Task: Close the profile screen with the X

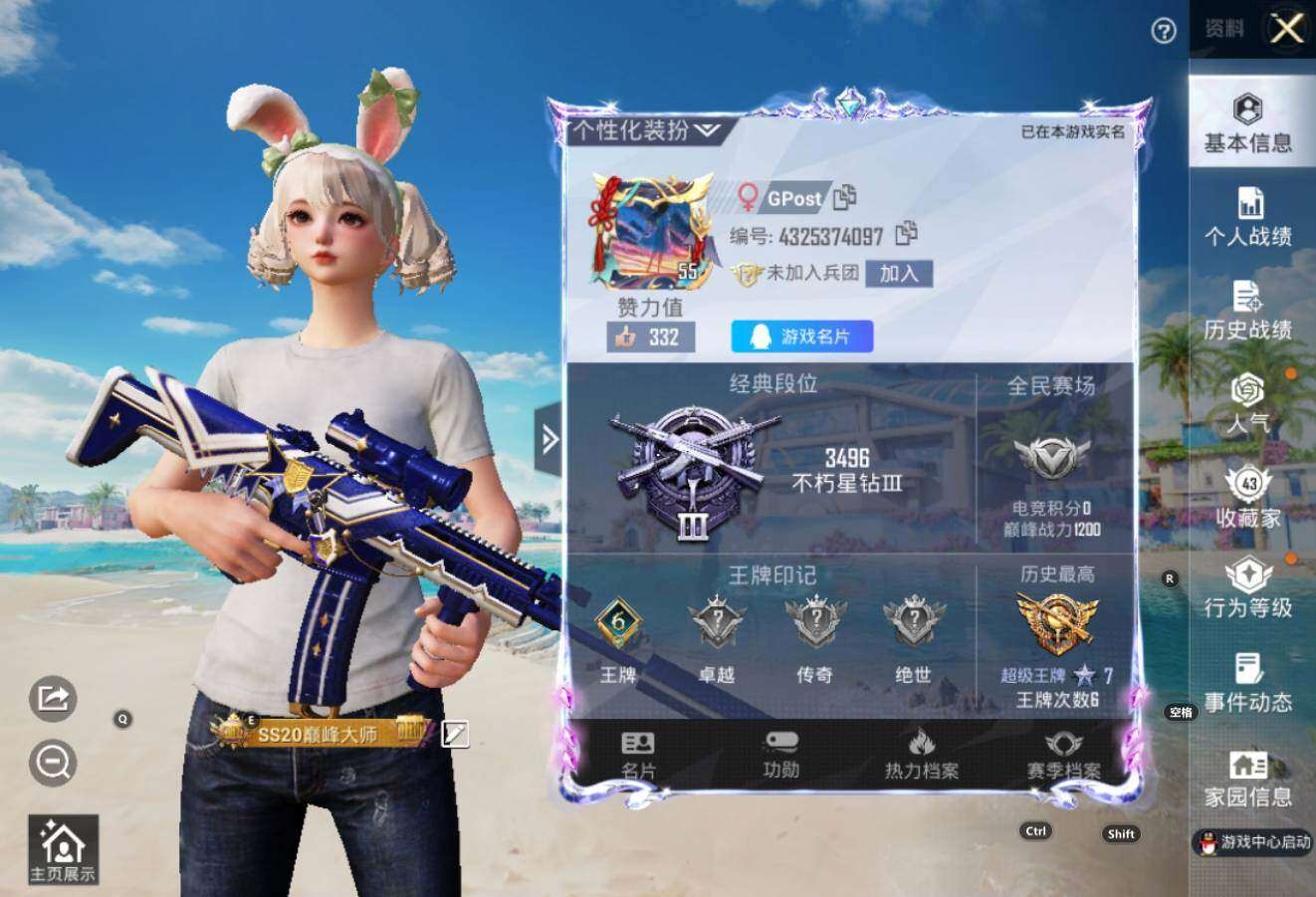Action: (1287, 28)
